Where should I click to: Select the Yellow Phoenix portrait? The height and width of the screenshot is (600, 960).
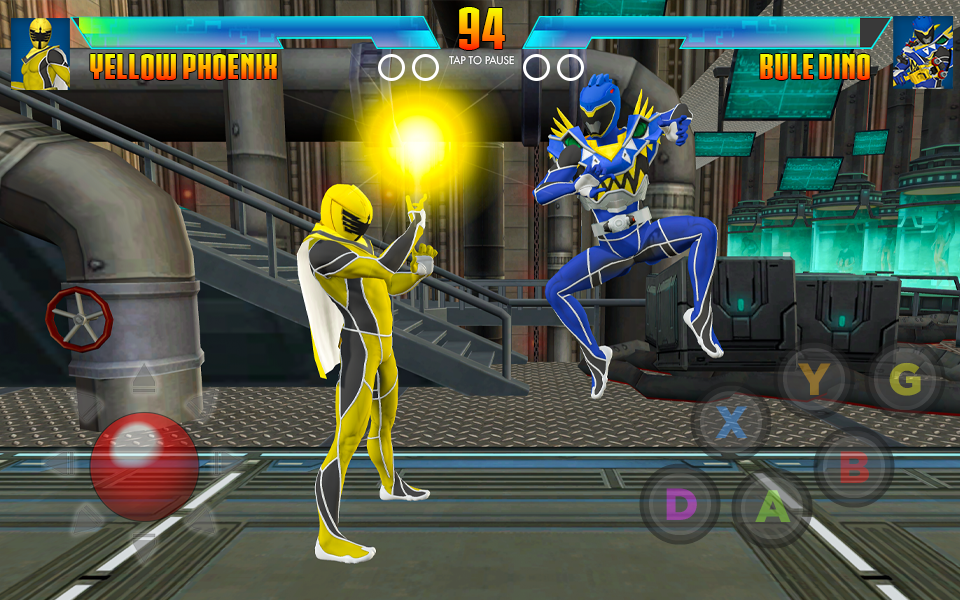tap(40, 53)
